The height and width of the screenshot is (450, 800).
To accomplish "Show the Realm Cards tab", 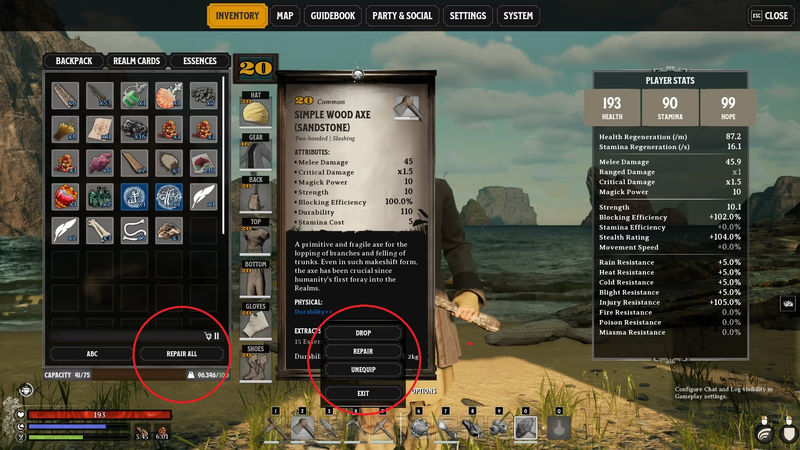I will pos(135,61).
